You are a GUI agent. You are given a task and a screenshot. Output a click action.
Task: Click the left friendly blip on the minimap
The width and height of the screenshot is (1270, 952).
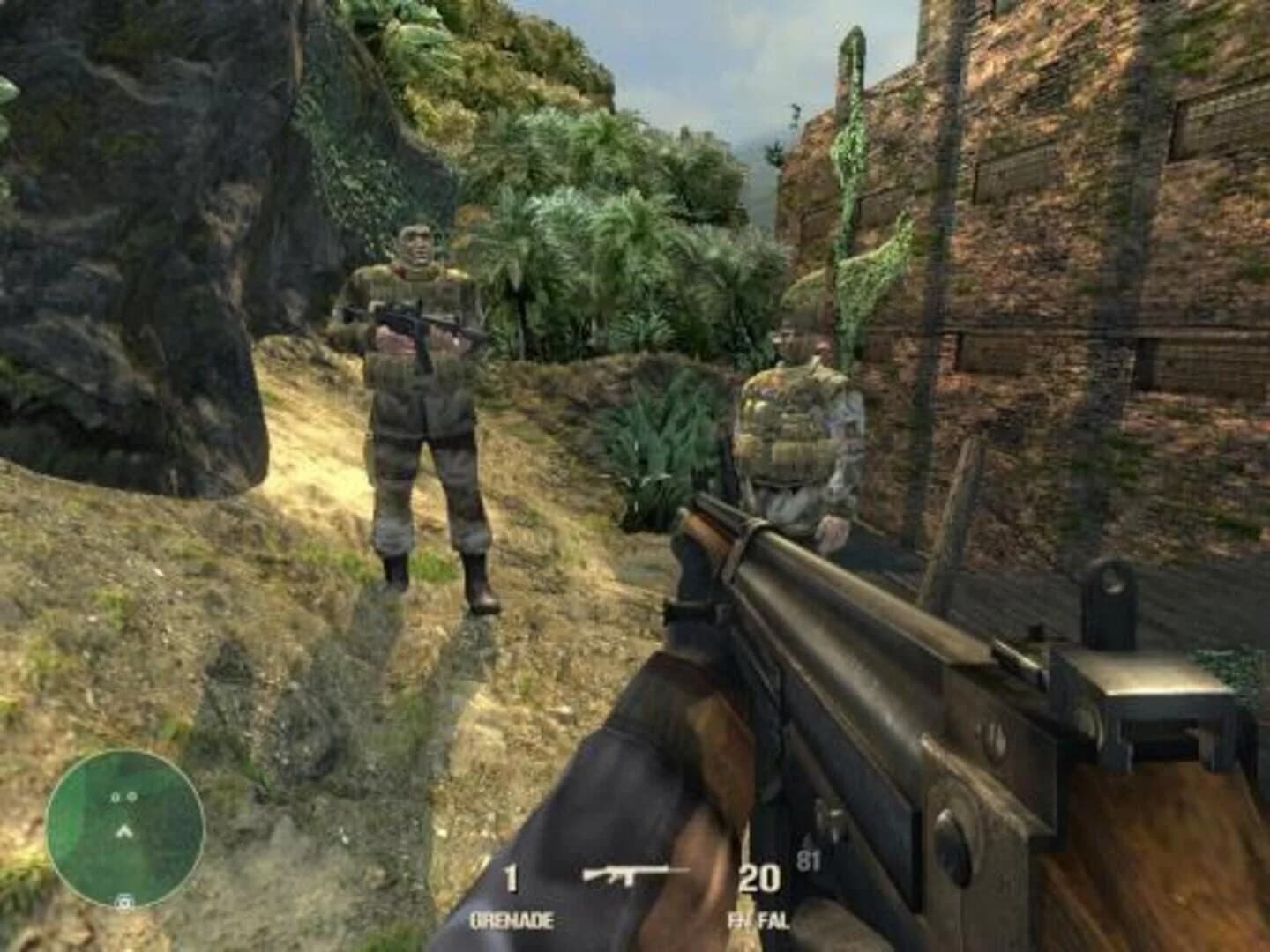(x=114, y=797)
